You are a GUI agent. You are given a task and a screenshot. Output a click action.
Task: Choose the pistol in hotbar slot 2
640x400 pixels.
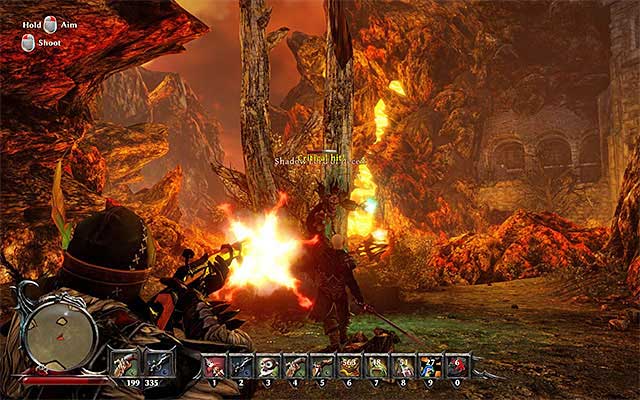243,366
